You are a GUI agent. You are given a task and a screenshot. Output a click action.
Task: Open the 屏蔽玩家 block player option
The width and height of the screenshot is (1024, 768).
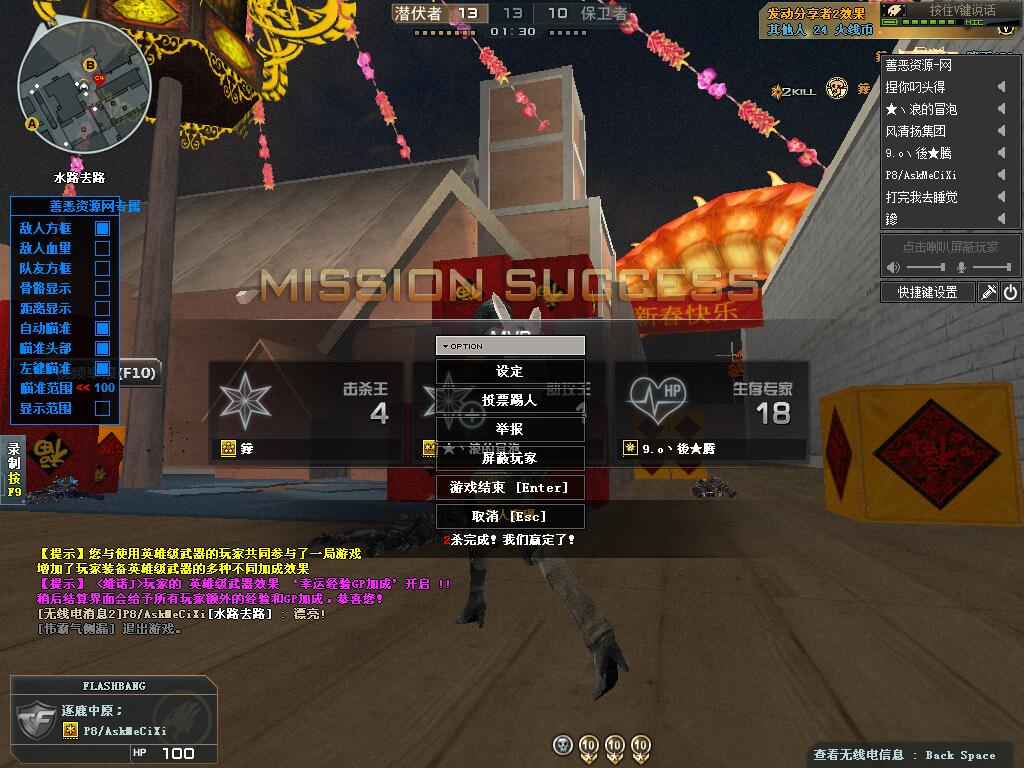[x=510, y=458]
